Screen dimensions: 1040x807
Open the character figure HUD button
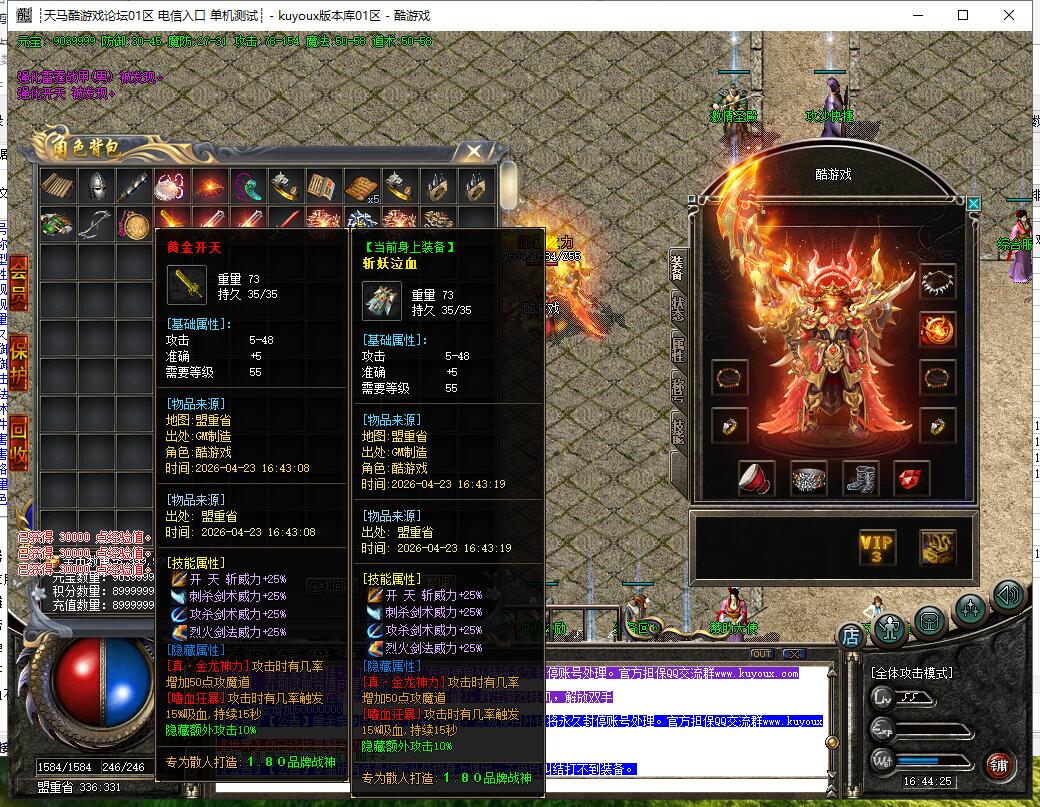[889, 627]
